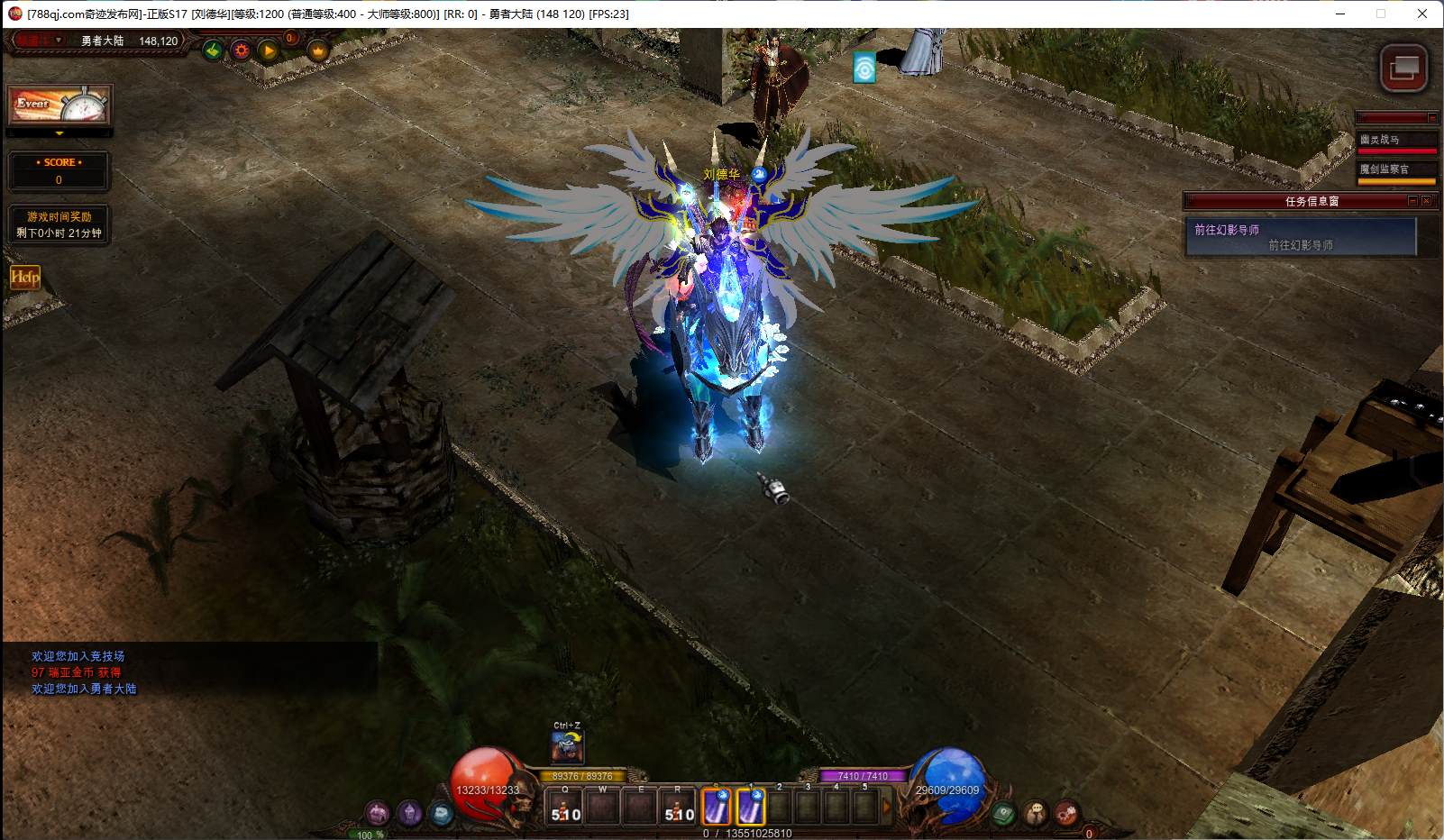Viewport: 1444px width, 840px height.
Task: Minimize the 任务信息窗 quest window
Action: [1412, 201]
